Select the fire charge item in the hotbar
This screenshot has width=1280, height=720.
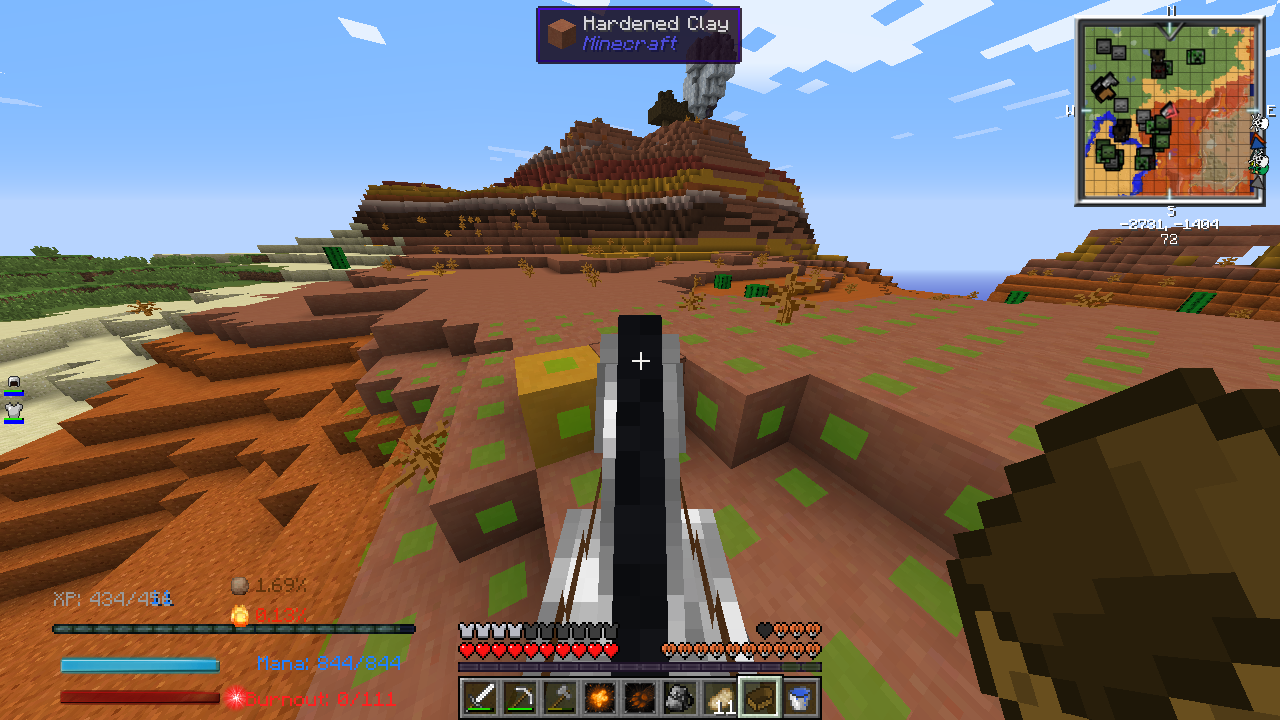pyautogui.click(x=600, y=698)
